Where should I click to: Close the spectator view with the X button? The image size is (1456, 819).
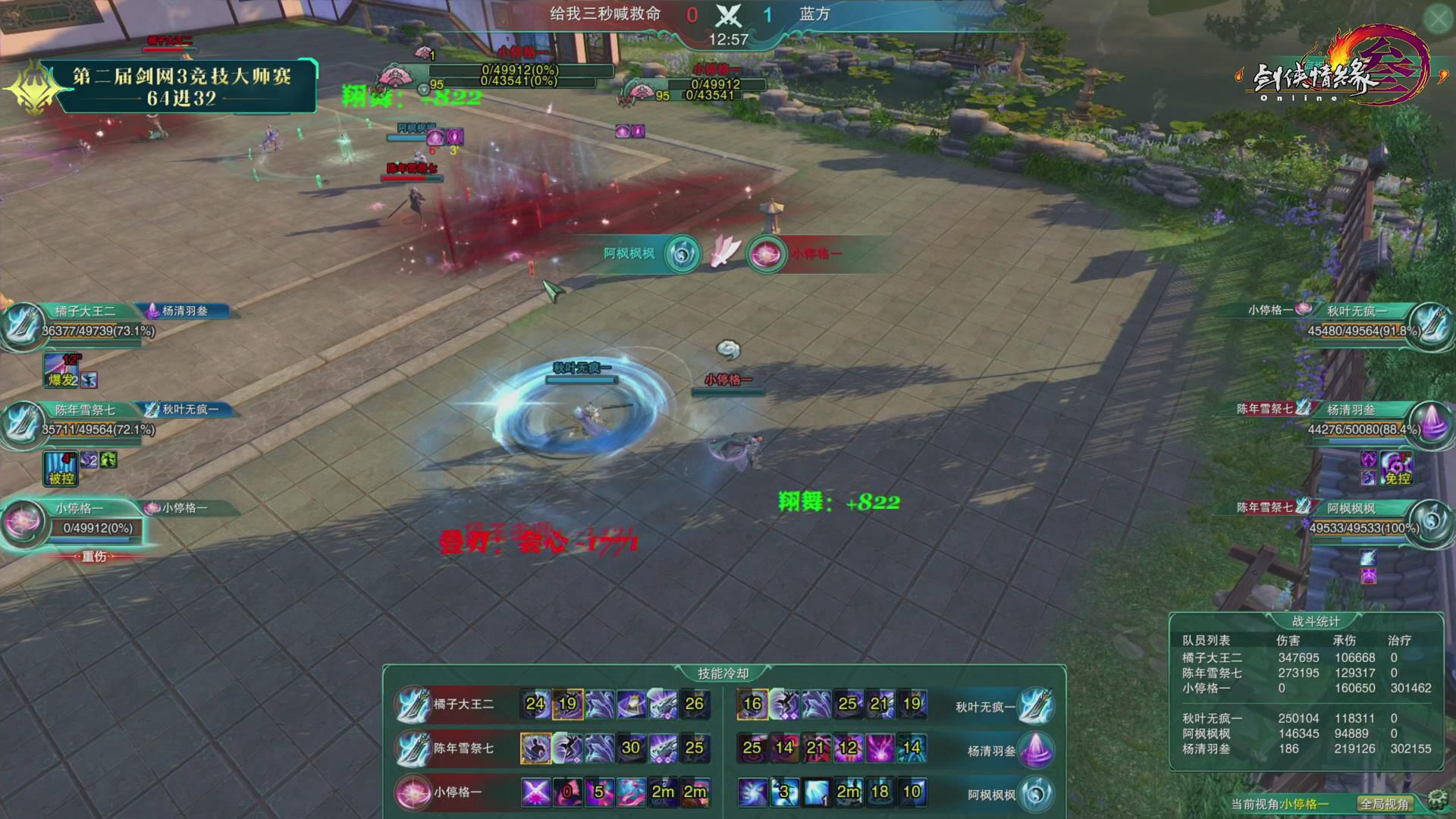(x=1438, y=20)
